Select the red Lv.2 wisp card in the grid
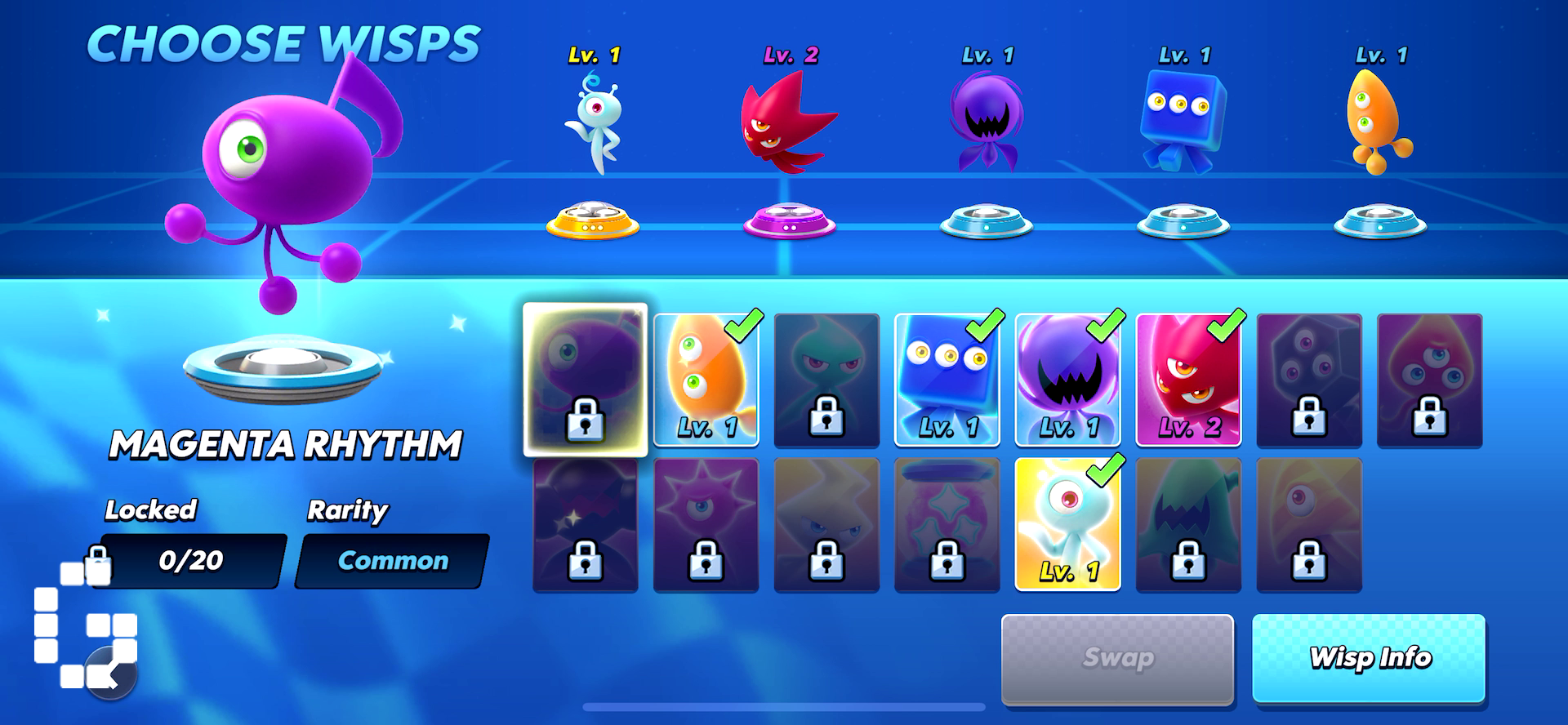This screenshot has height=725, width=1568. tap(1188, 380)
